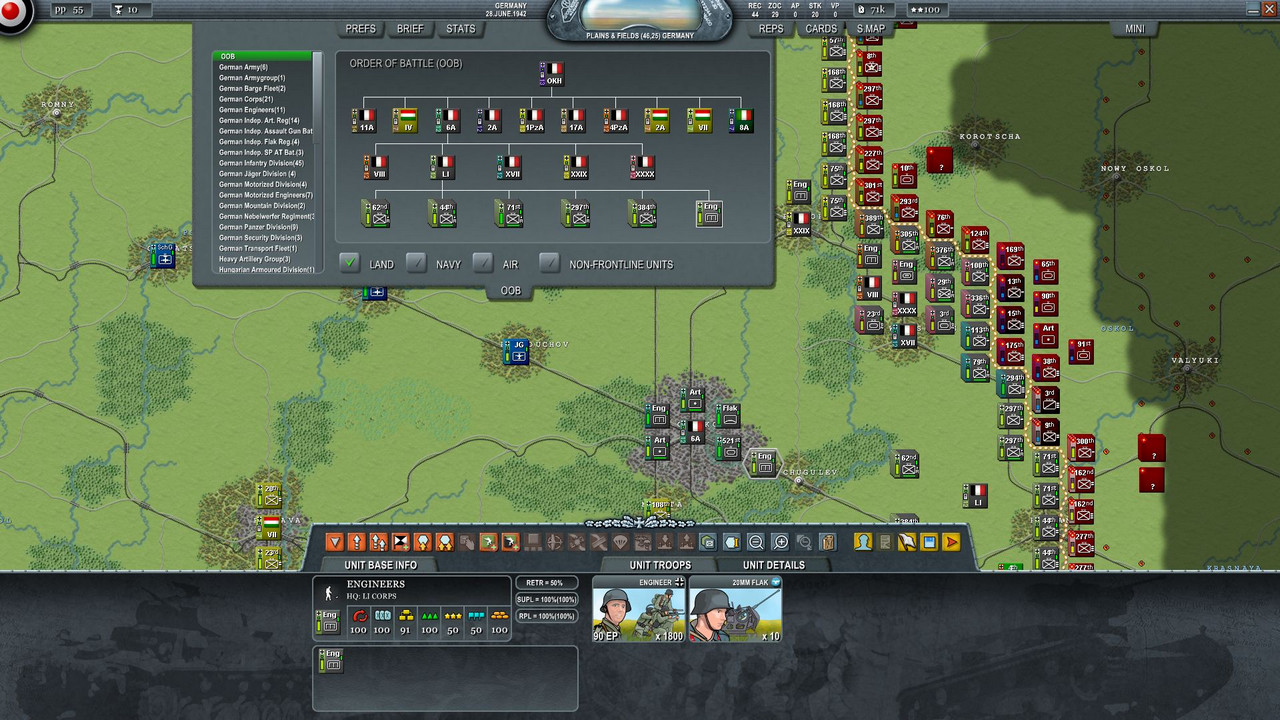Open the CARDS panel
Viewport: 1280px width, 720px height.
click(x=820, y=29)
